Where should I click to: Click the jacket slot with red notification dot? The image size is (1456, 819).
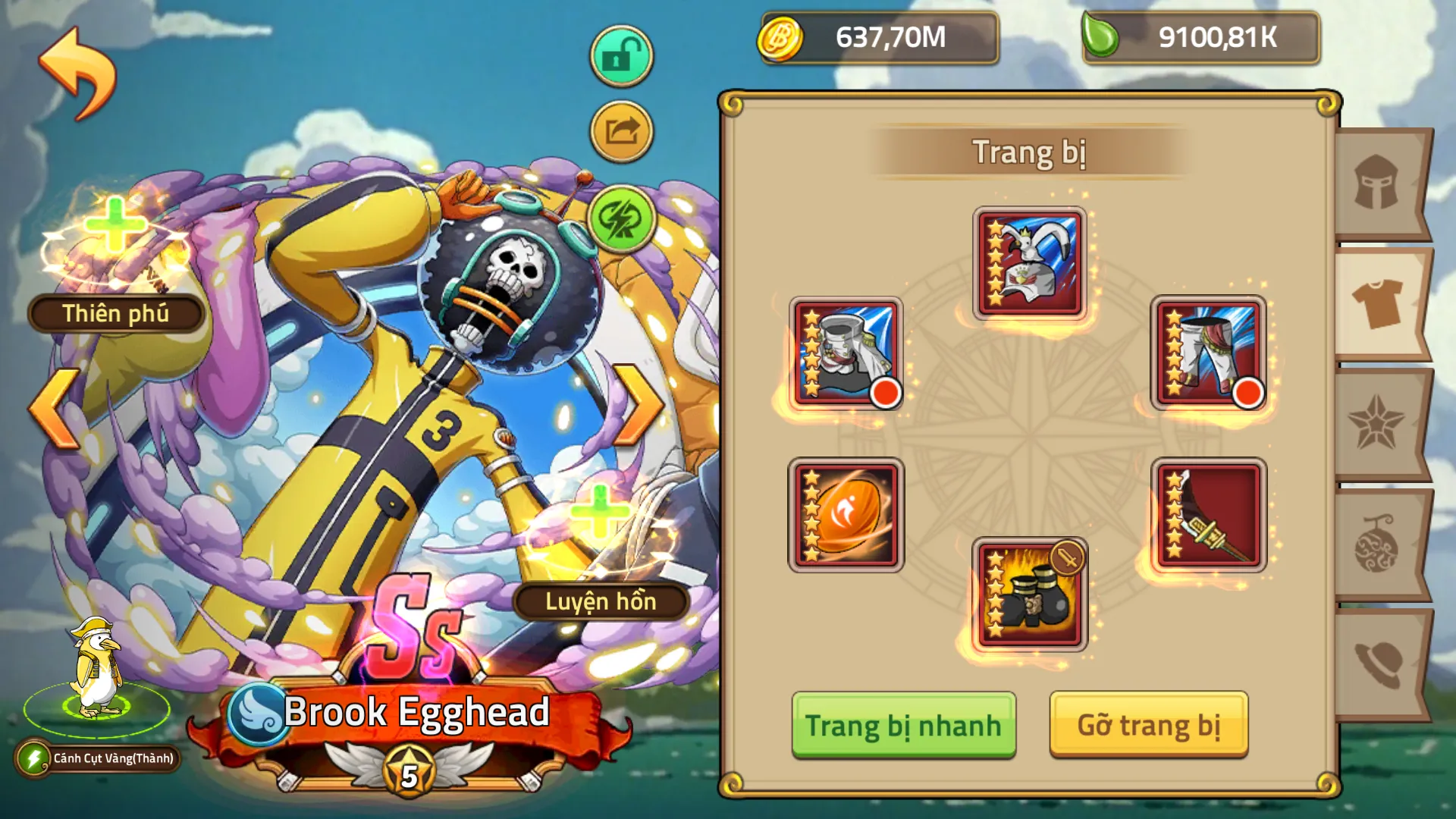tap(847, 350)
